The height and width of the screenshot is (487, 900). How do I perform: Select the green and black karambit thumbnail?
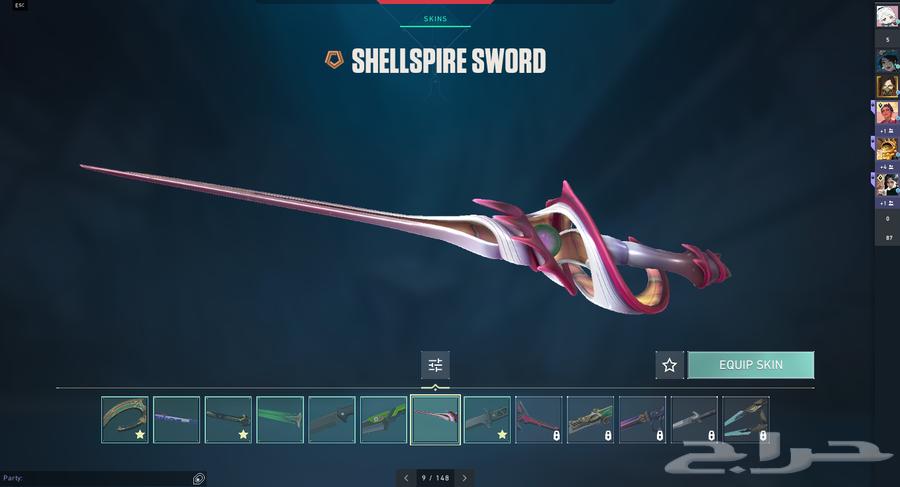click(x=384, y=419)
